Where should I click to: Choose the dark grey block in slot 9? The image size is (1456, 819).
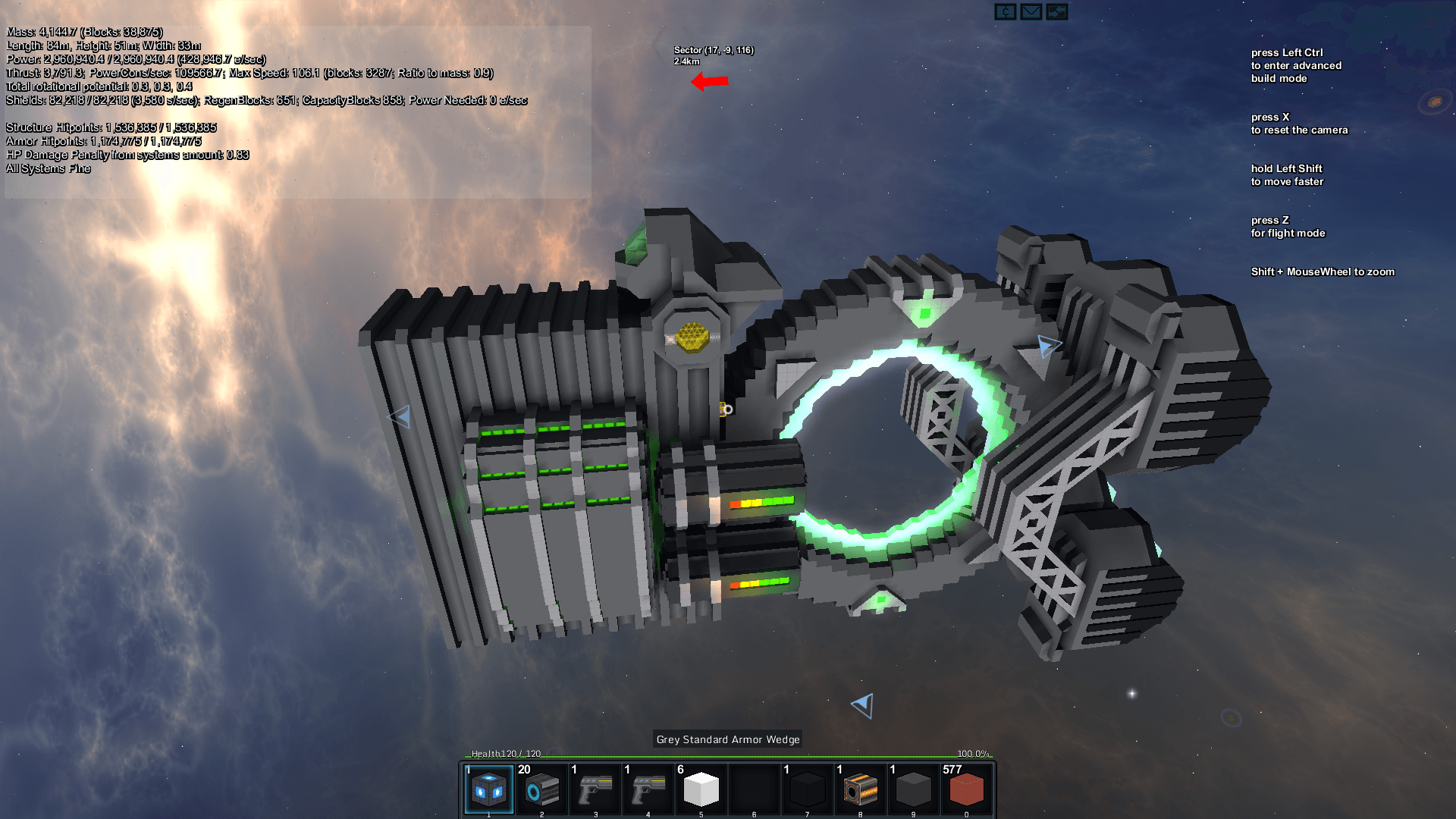pos(914,789)
